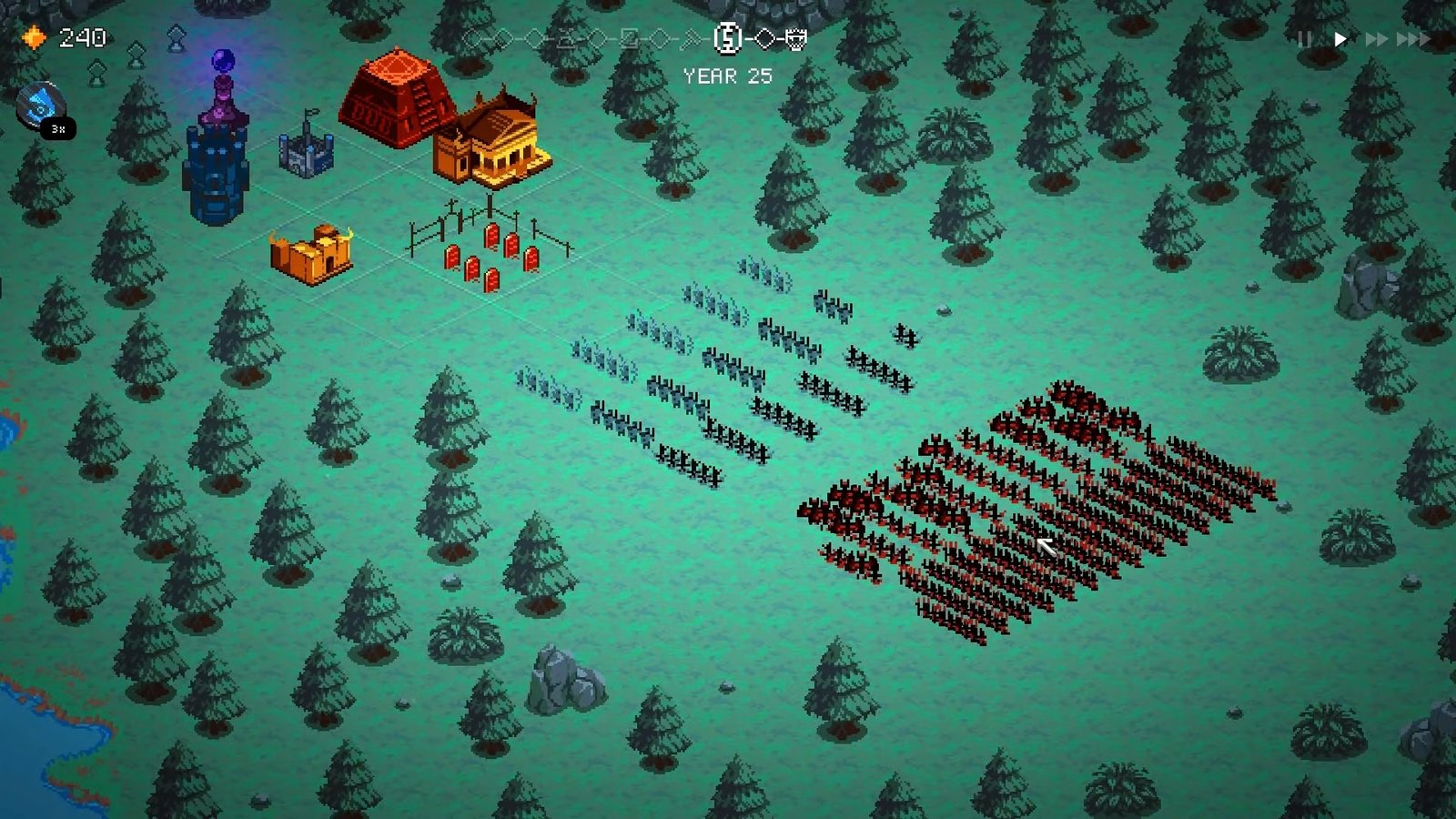Select the circled current-year marker on the timeline
Image resolution: width=1456 pixels, height=819 pixels.
coord(727,38)
